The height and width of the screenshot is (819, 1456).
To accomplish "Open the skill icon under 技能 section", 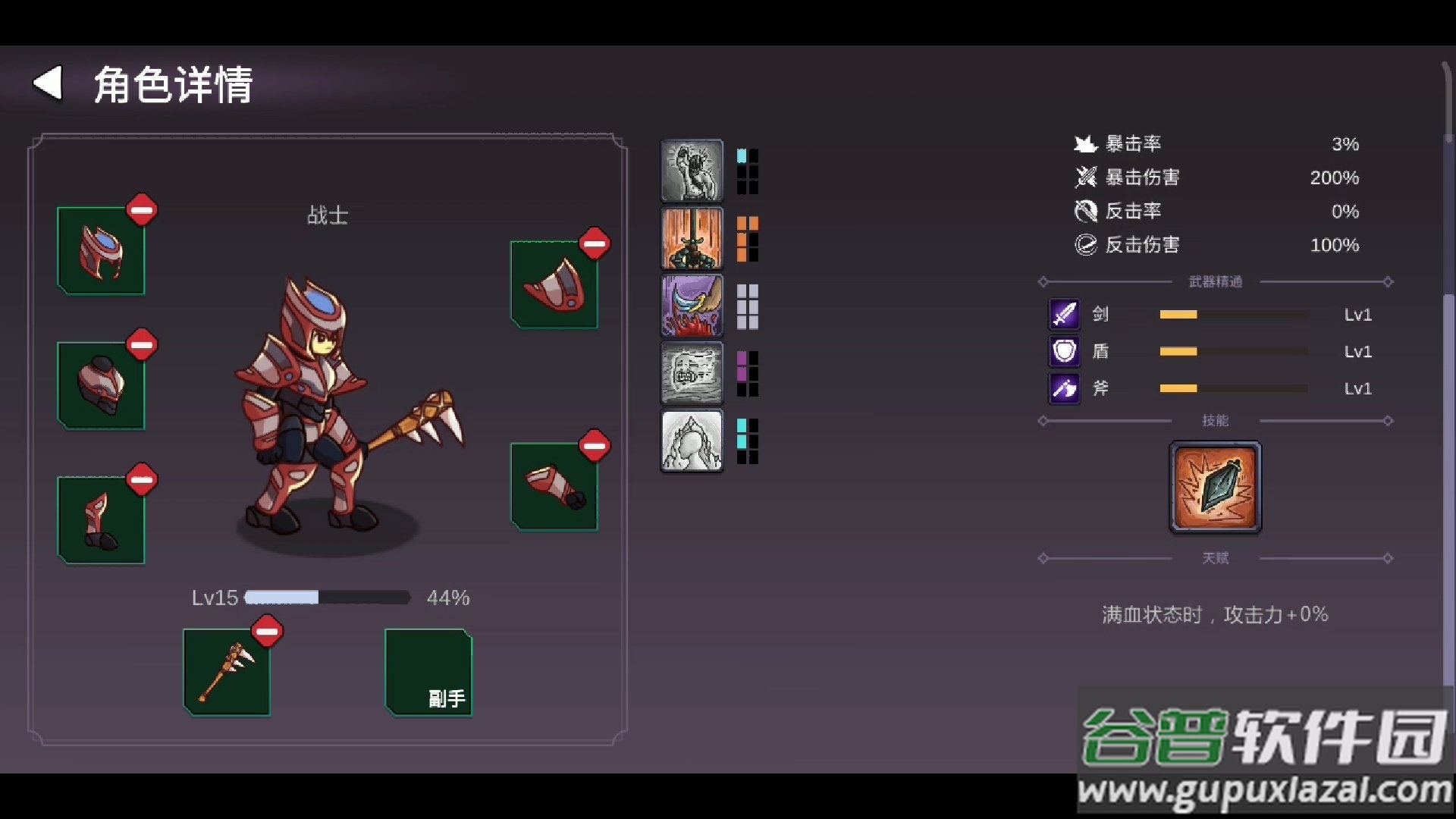I will (x=1214, y=487).
